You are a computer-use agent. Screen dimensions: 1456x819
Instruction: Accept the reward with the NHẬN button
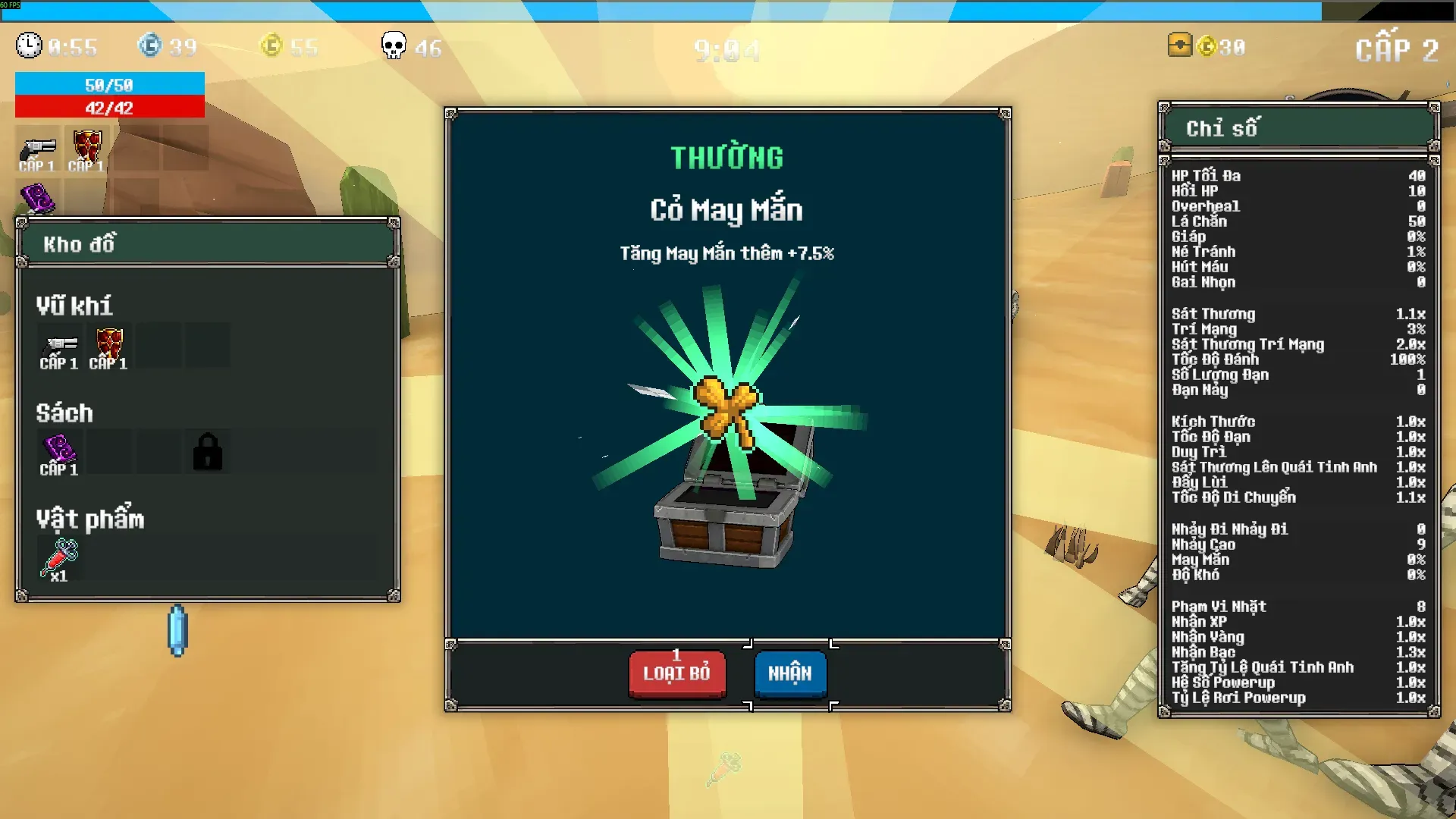click(x=789, y=673)
